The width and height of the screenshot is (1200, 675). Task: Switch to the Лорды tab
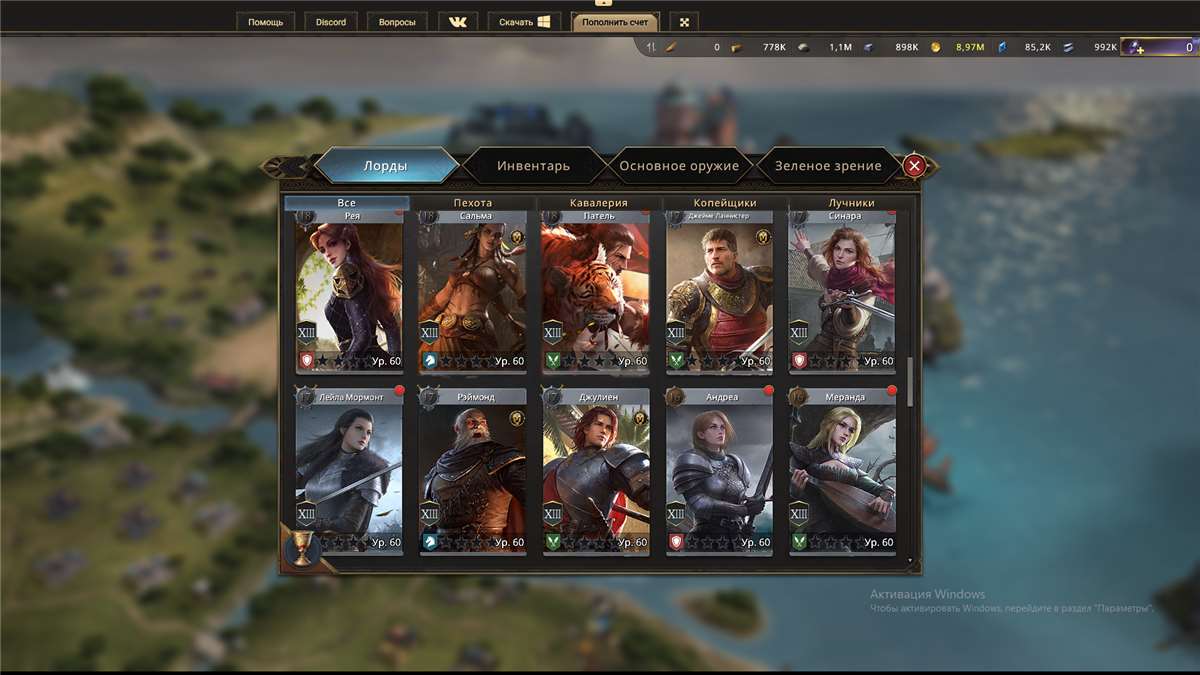coord(385,166)
